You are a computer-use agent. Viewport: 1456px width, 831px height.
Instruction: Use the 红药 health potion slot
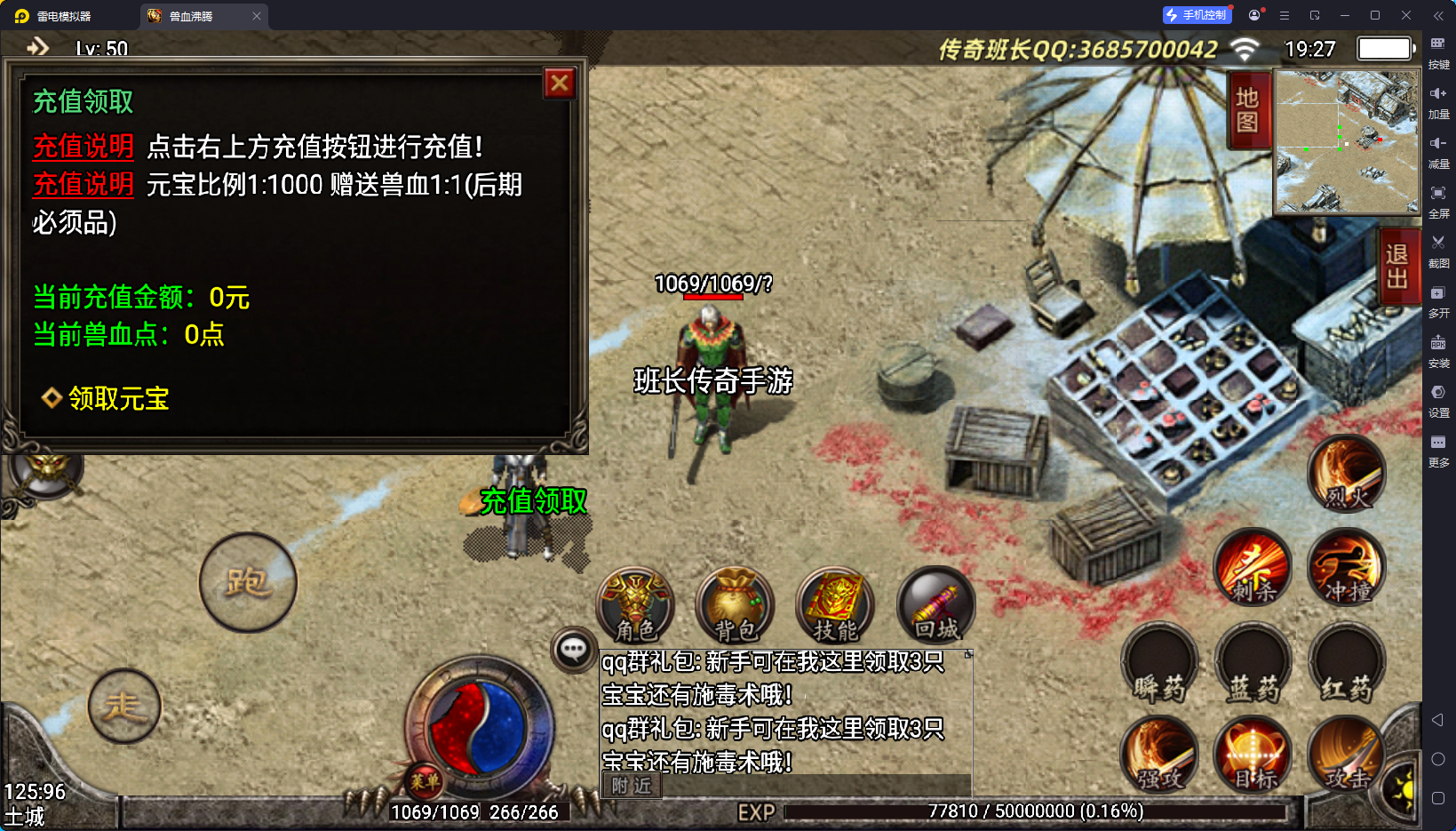pos(1347,662)
